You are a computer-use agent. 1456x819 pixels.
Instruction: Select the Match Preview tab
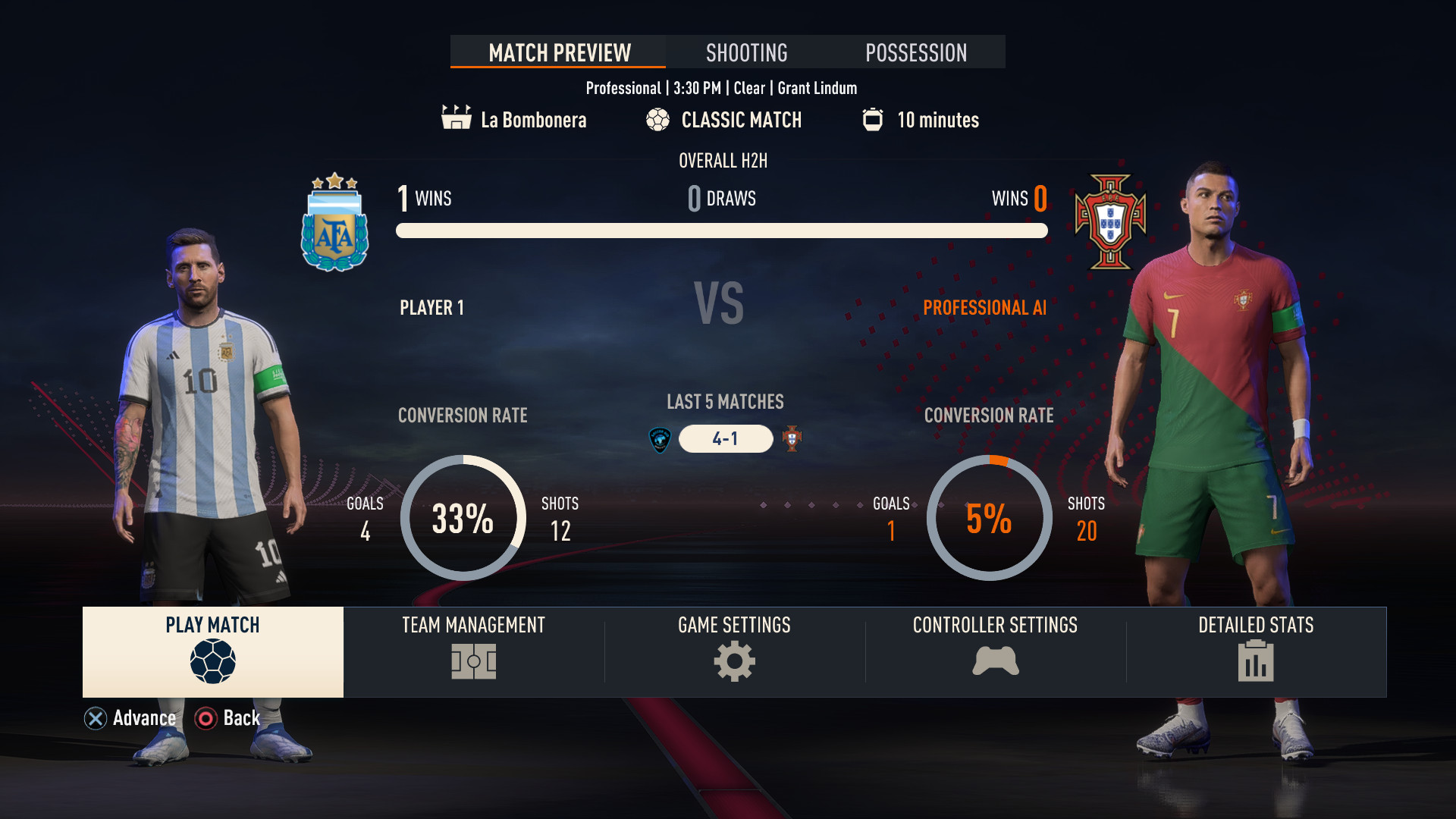559,52
